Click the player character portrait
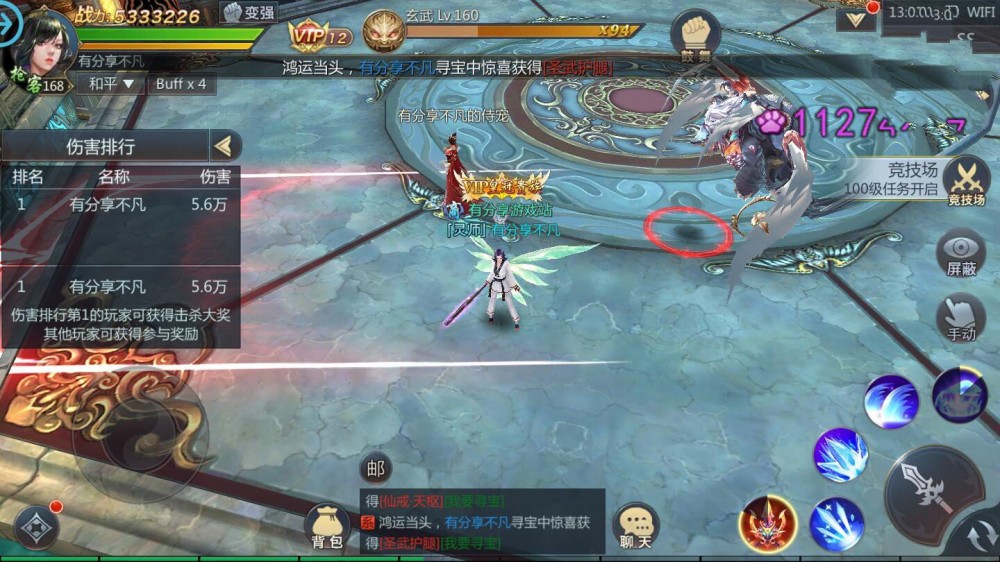This screenshot has height=562, width=1000. pos(44,42)
